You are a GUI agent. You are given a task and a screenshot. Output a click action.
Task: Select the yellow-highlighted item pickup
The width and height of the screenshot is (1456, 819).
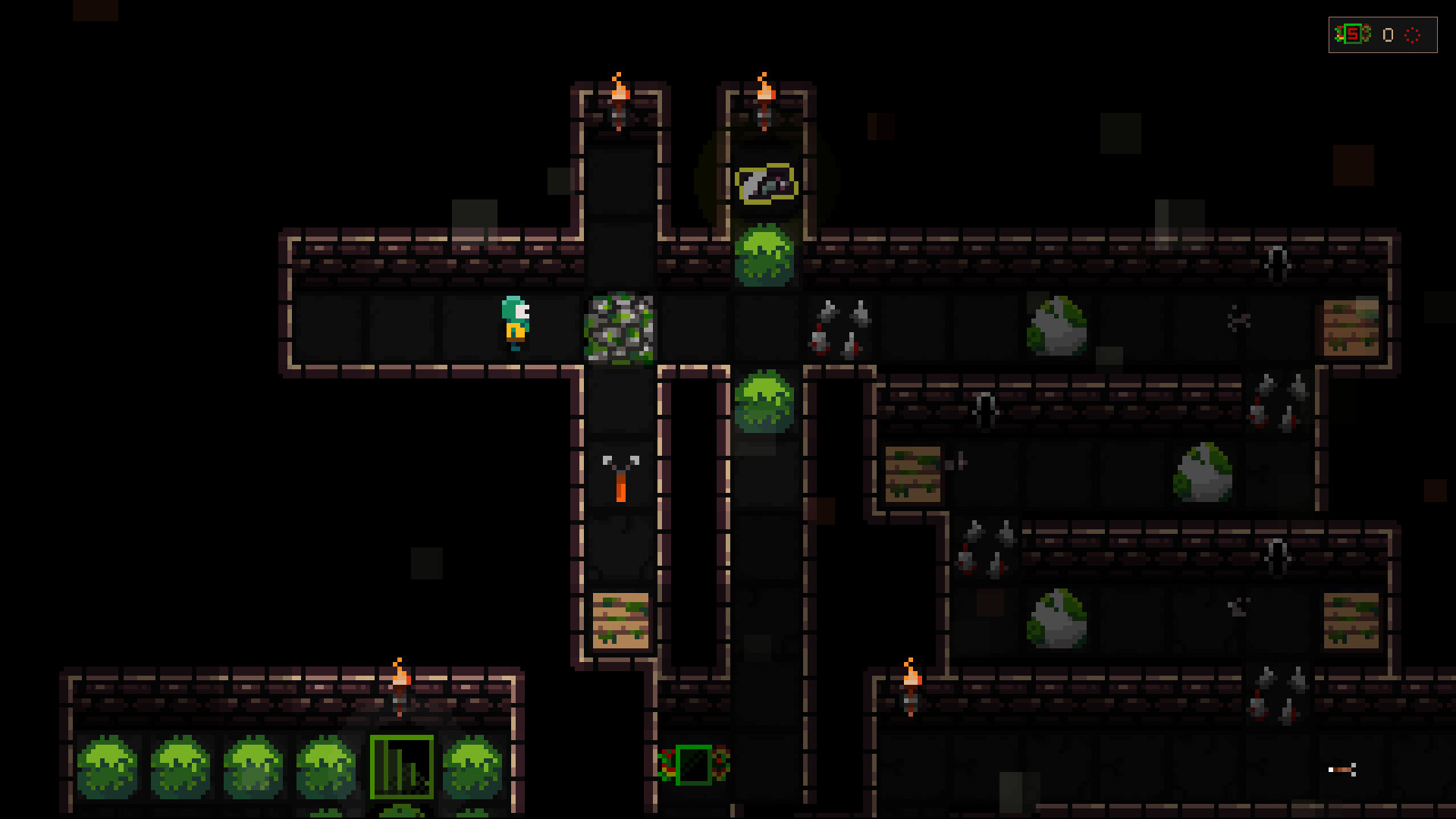pos(764,184)
